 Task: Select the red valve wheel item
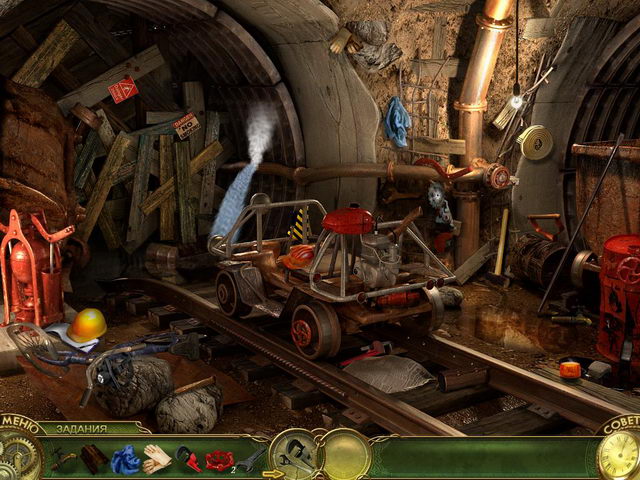[218, 459]
